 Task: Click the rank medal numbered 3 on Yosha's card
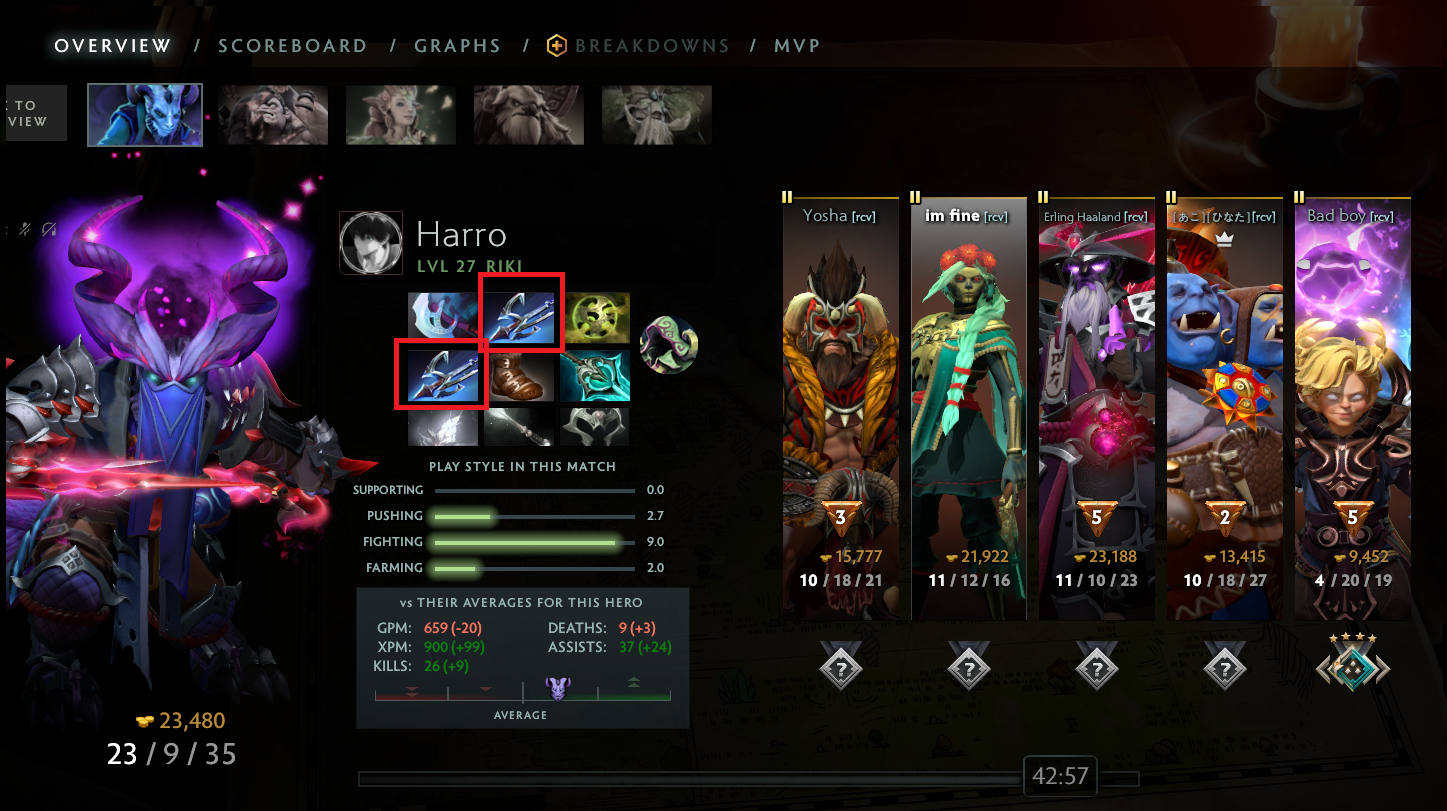[840, 515]
